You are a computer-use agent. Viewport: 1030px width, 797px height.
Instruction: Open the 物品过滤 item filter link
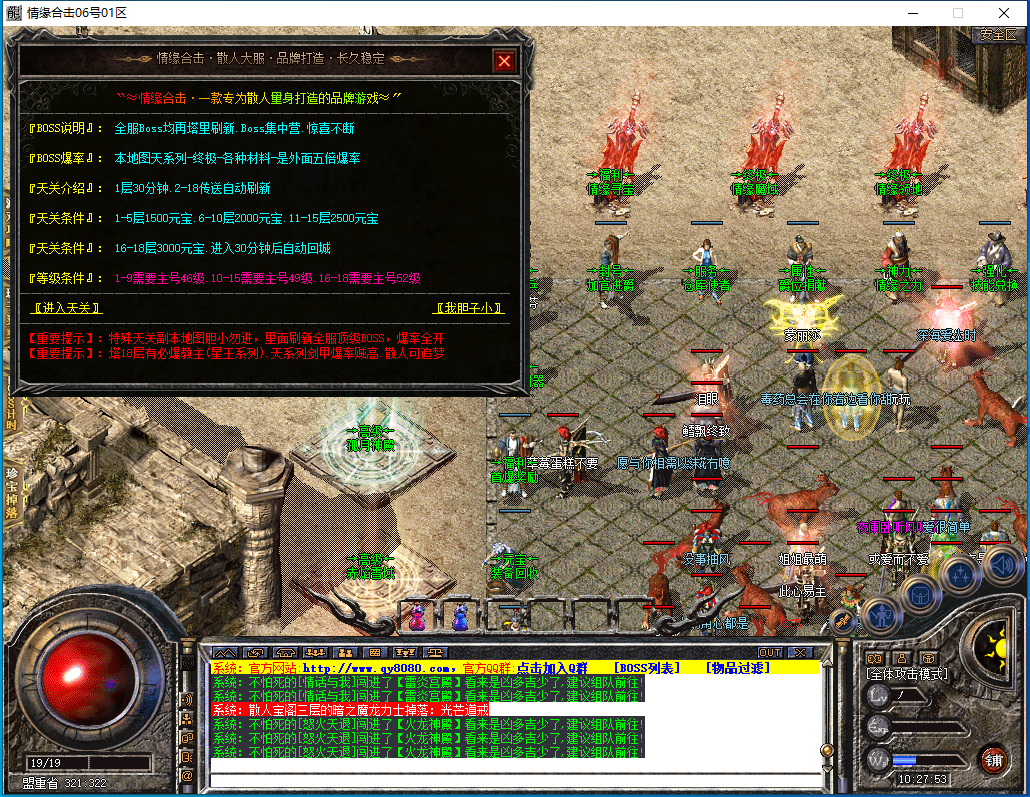tap(737, 667)
